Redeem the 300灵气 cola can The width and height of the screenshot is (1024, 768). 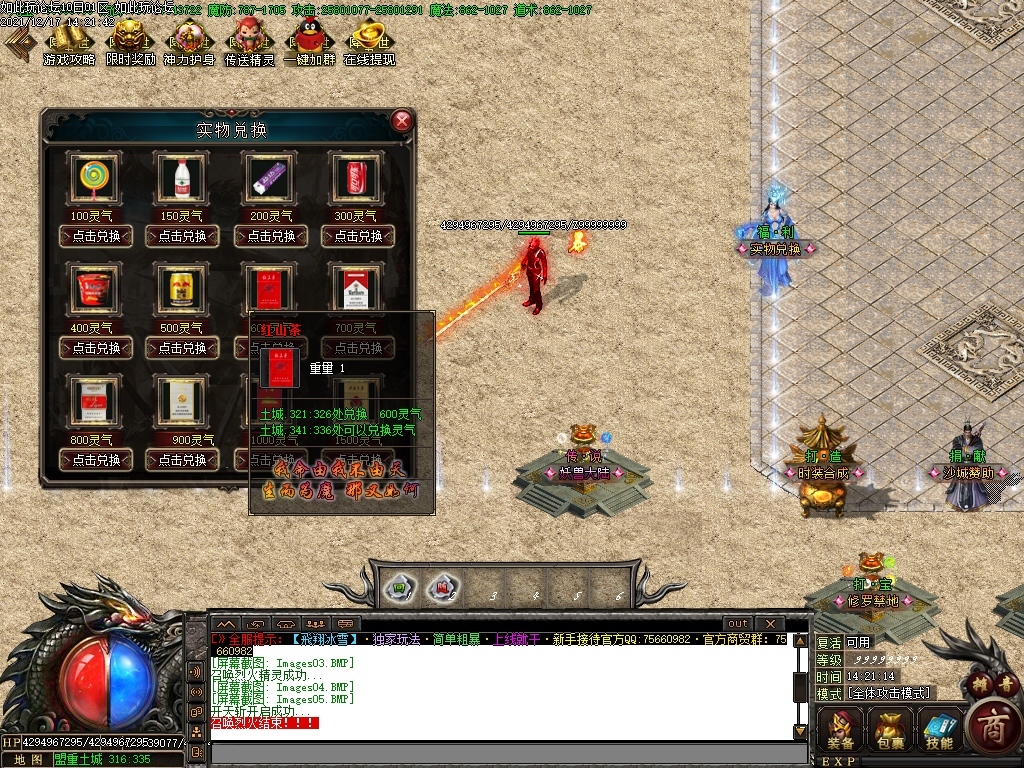pyautogui.click(x=358, y=236)
